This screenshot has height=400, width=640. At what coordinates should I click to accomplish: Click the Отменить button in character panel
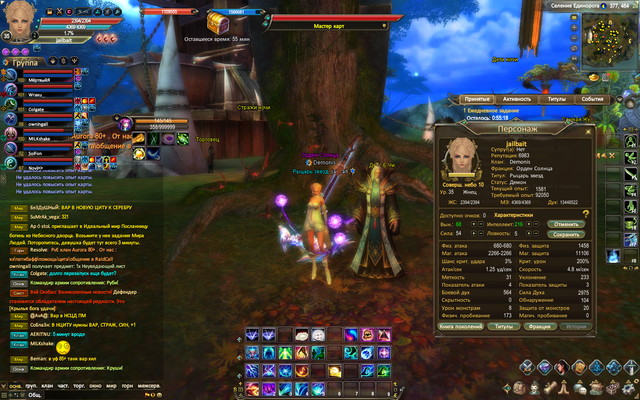(564, 224)
